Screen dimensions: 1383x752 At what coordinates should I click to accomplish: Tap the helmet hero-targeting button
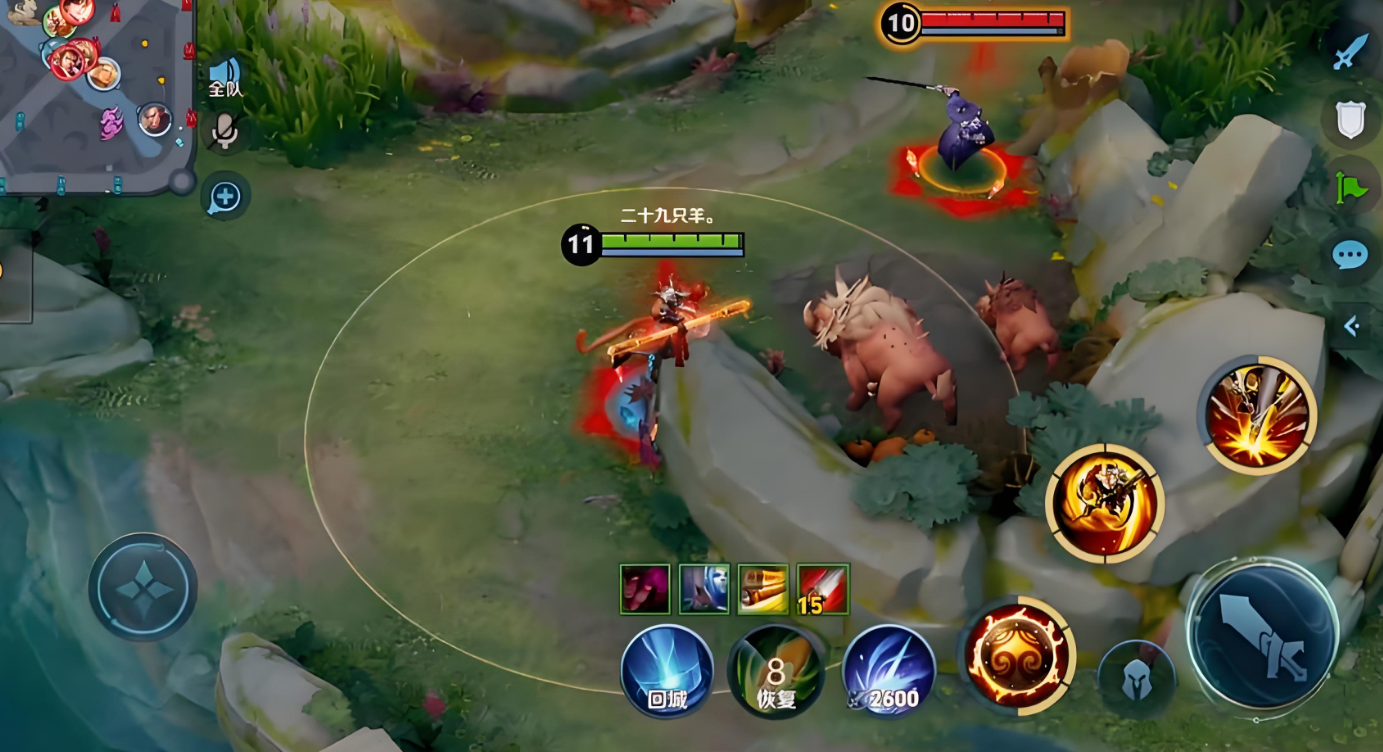[1135, 679]
